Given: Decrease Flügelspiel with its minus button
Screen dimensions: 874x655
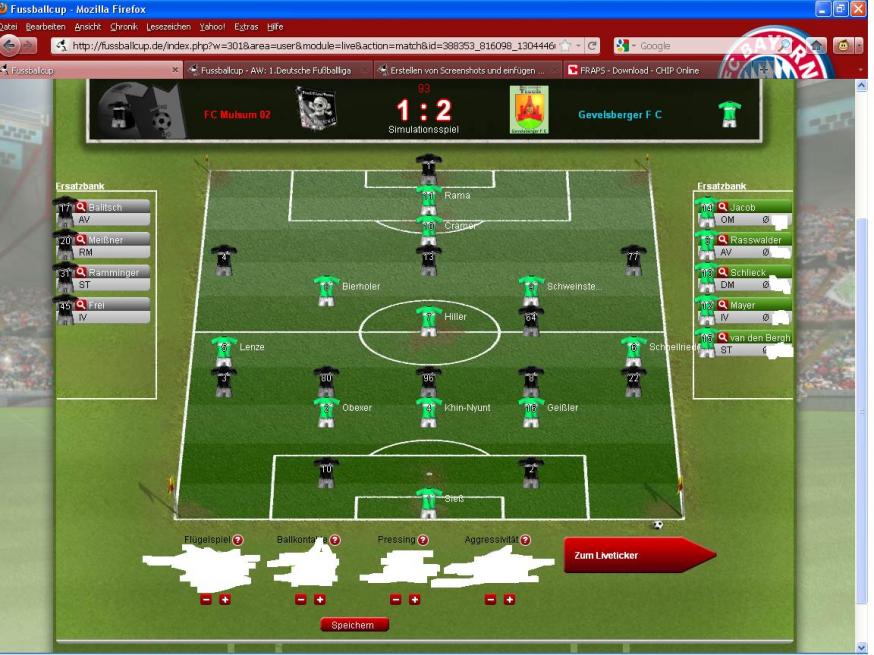Looking at the screenshot, I should [206, 600].
